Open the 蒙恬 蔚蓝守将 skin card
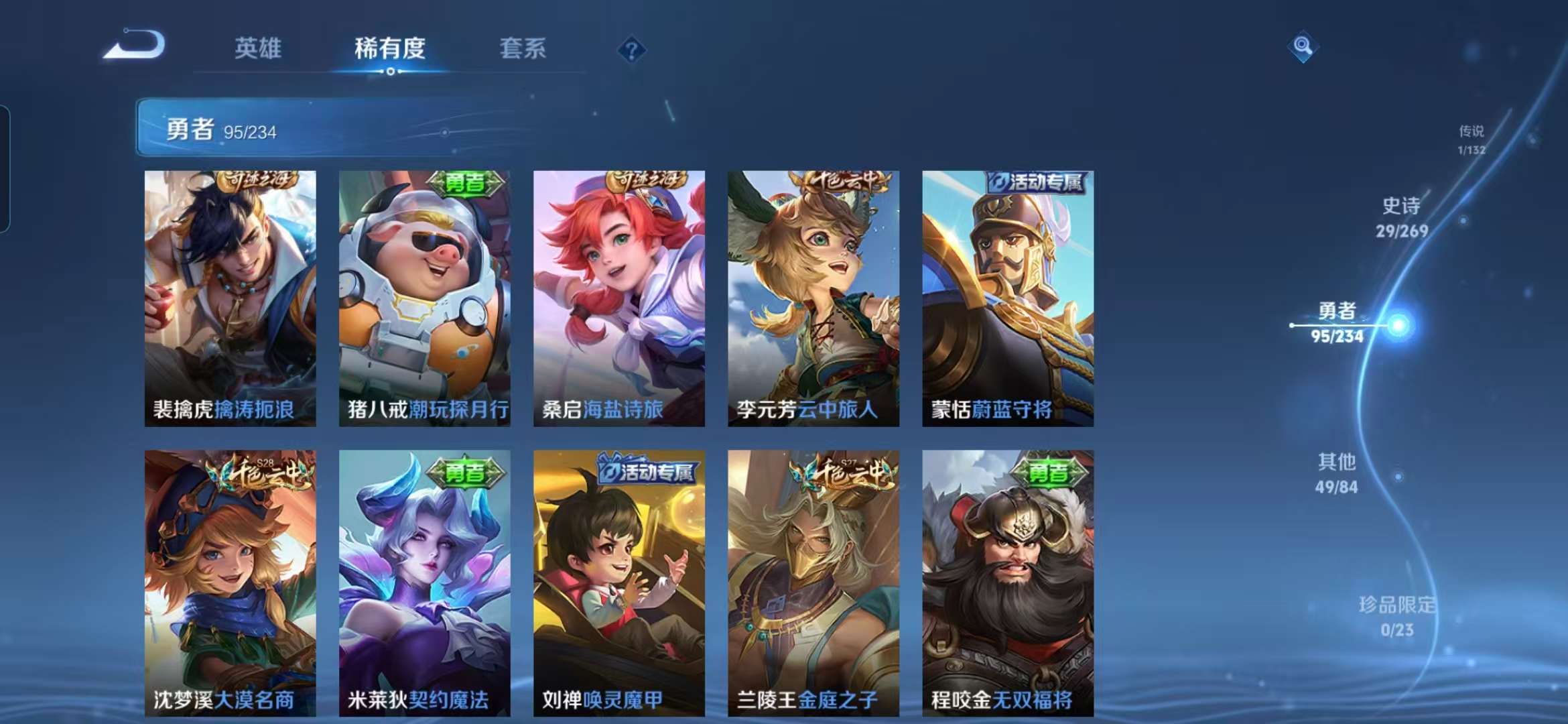Screen dimensions: 1568x724 pyautogui.click(x=1008, y=298)
